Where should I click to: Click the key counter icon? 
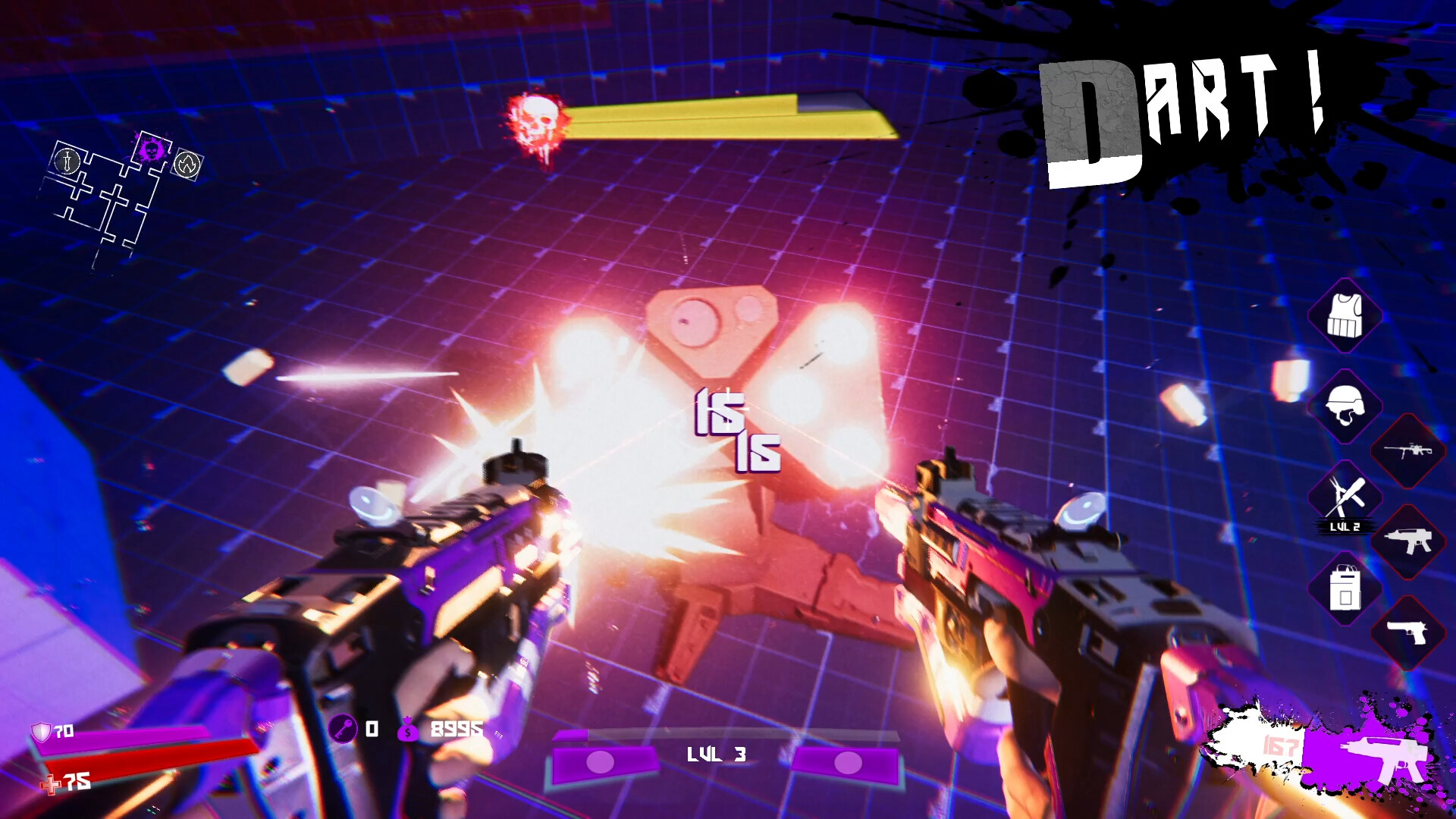tap(343, 730)
